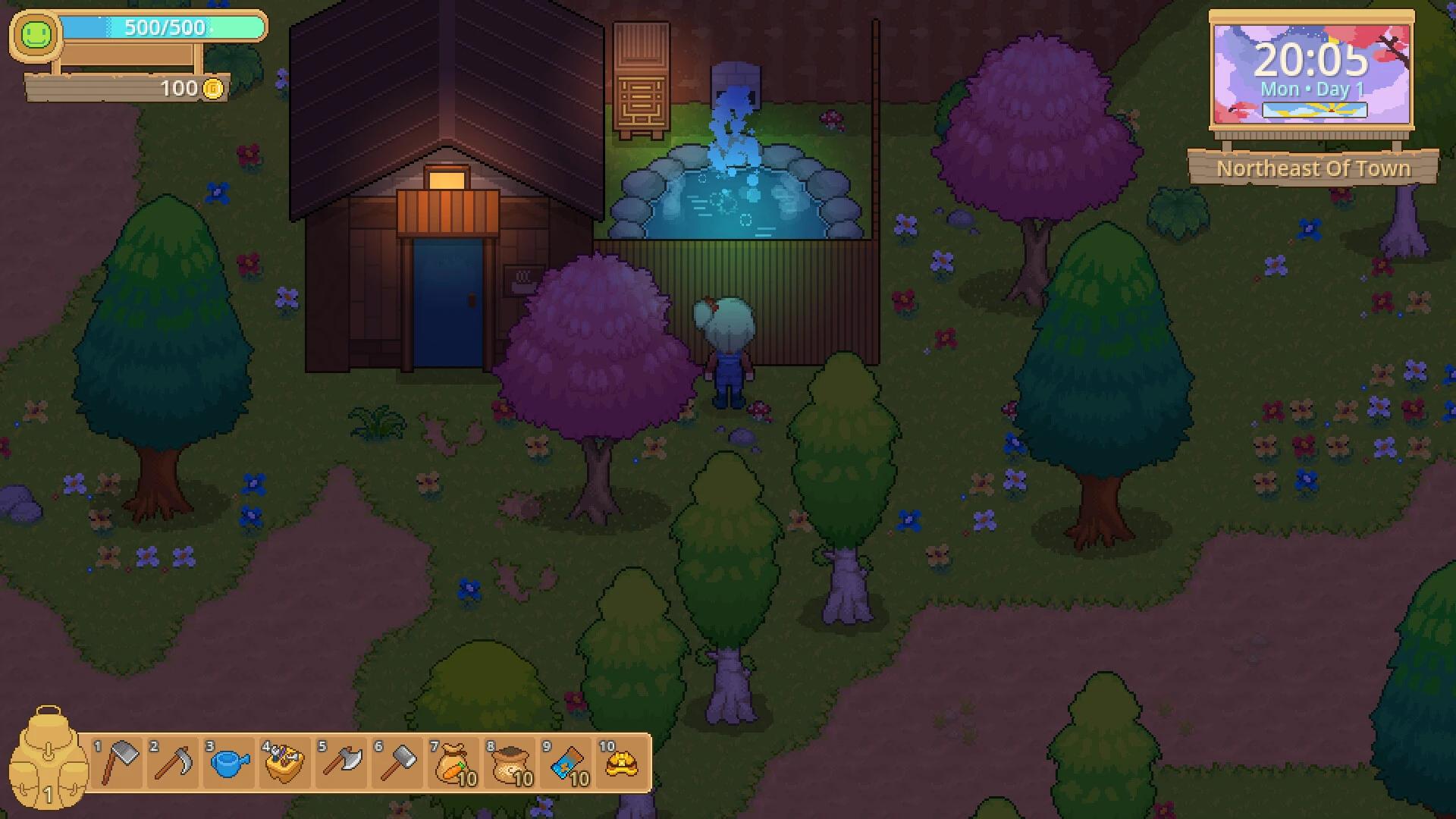Click the player character at the fence
Image resolution: width=1456 pixels, height=819 pixels.
click(x=726, y=349)
